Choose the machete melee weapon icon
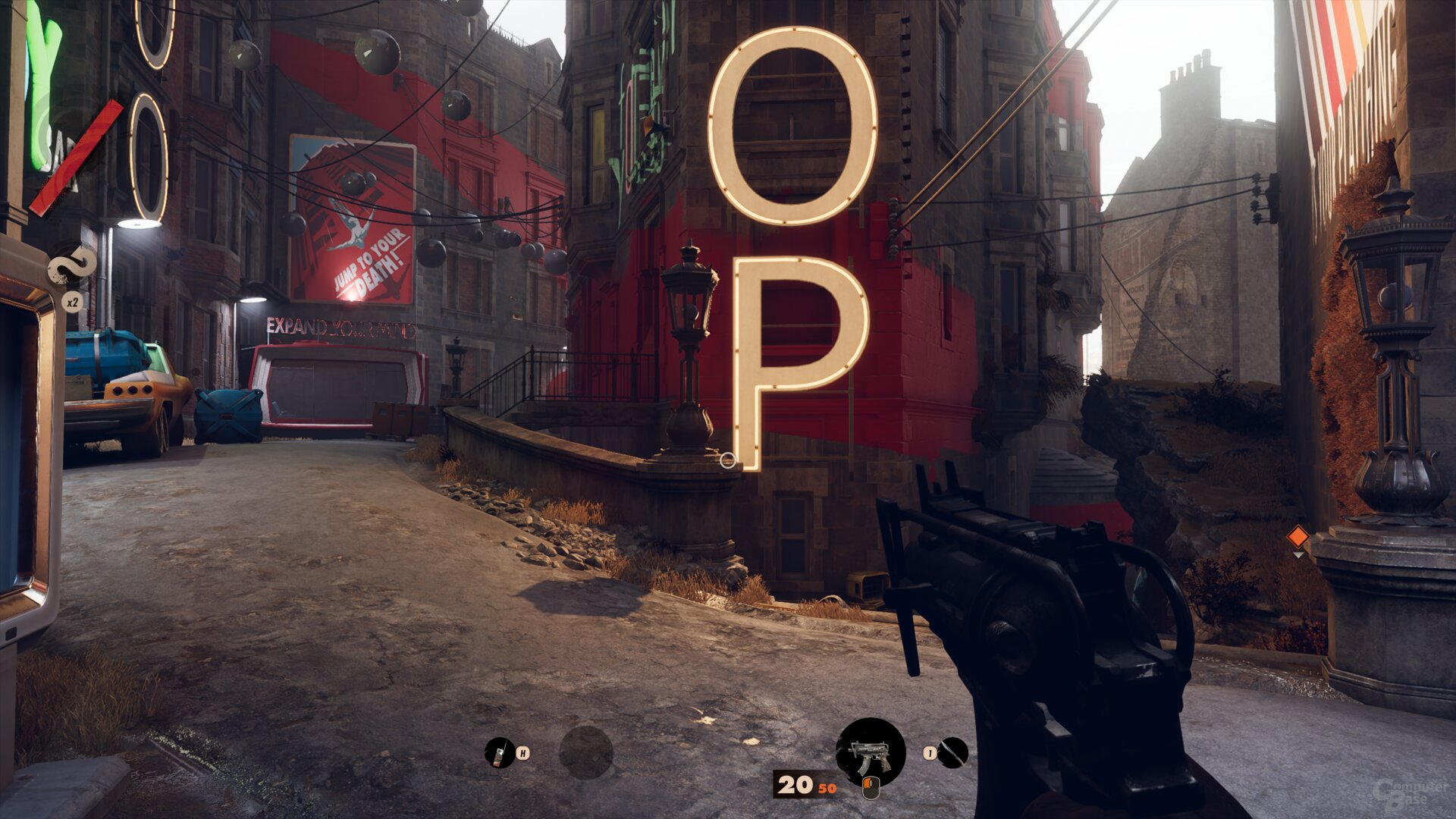 [952, 752]
